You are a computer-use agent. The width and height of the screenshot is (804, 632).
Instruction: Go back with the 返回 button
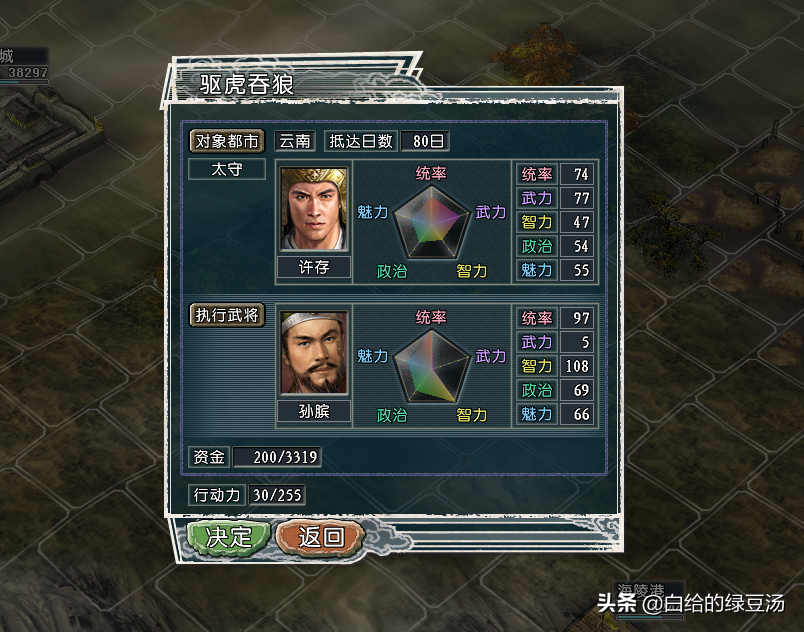tap(320, 536)
